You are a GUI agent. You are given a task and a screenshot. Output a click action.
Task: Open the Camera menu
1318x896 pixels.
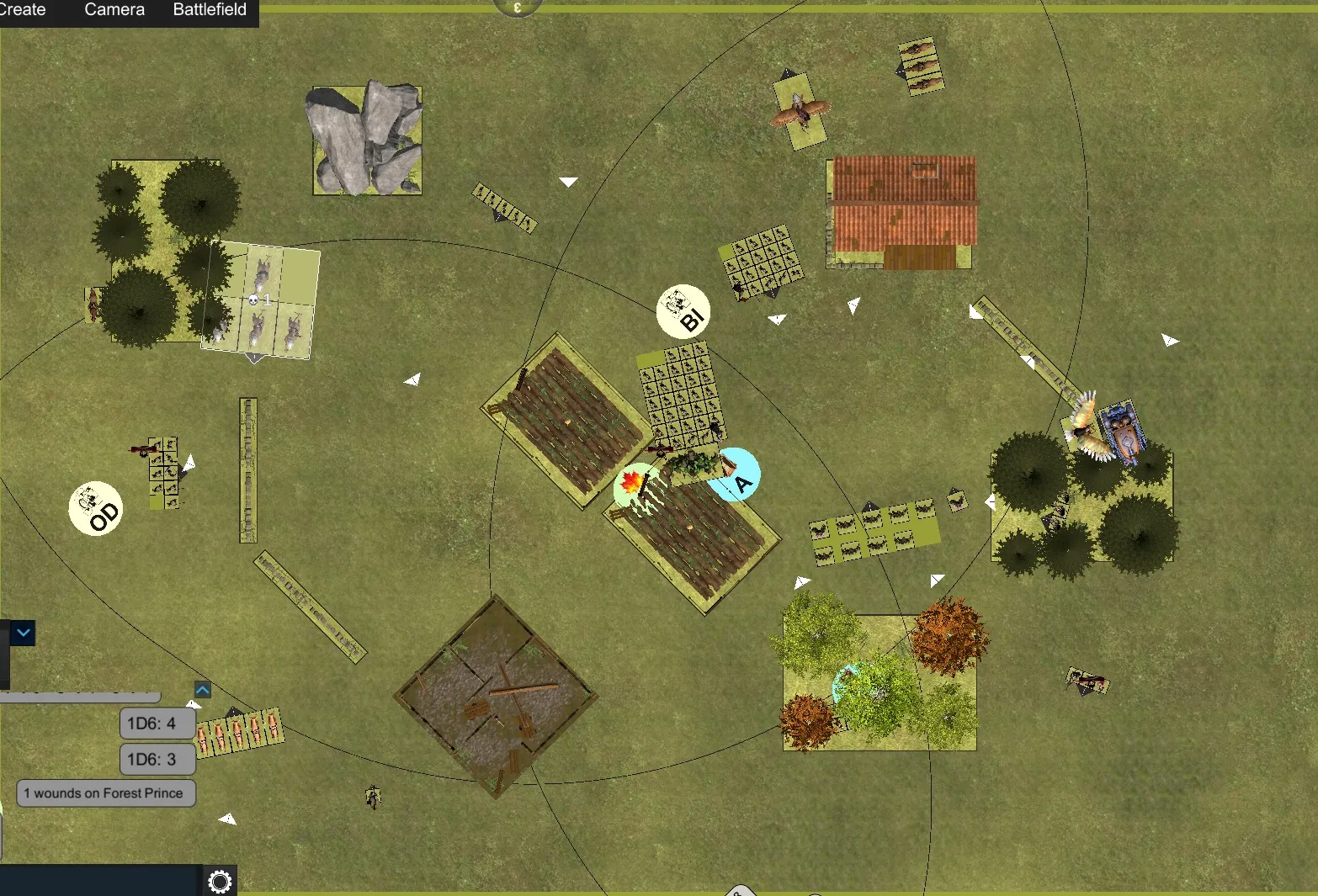[114, 10]
